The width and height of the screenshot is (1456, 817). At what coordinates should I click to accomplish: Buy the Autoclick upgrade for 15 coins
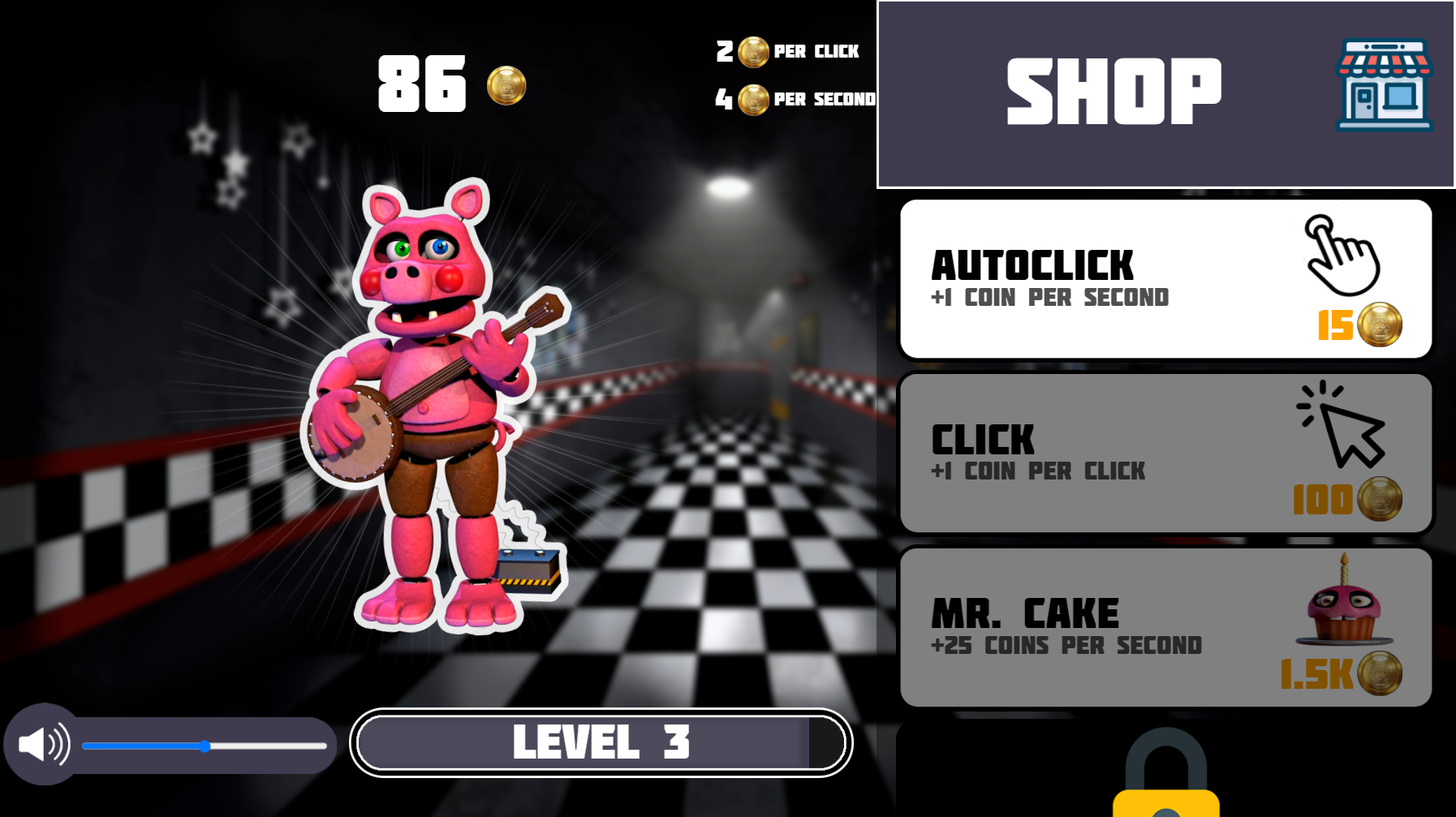1165,278
